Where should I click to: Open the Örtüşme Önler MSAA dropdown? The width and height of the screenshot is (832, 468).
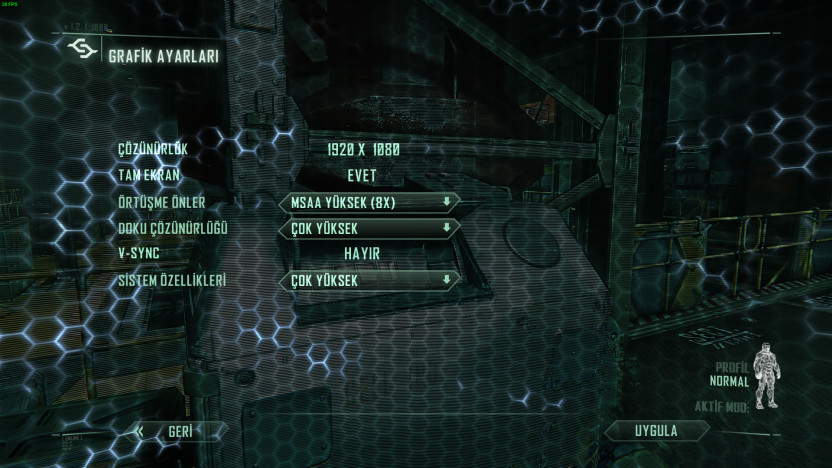click(368, 202)
